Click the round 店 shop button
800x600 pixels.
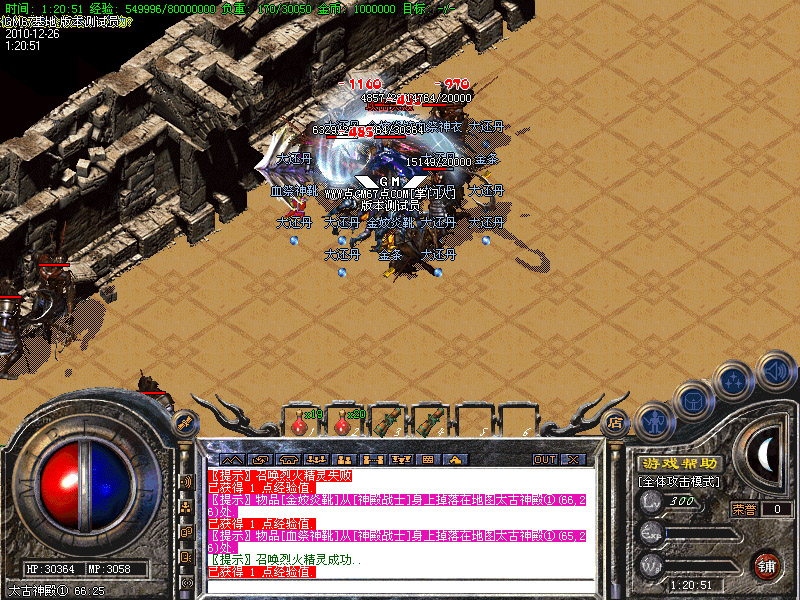pos(615,423)
